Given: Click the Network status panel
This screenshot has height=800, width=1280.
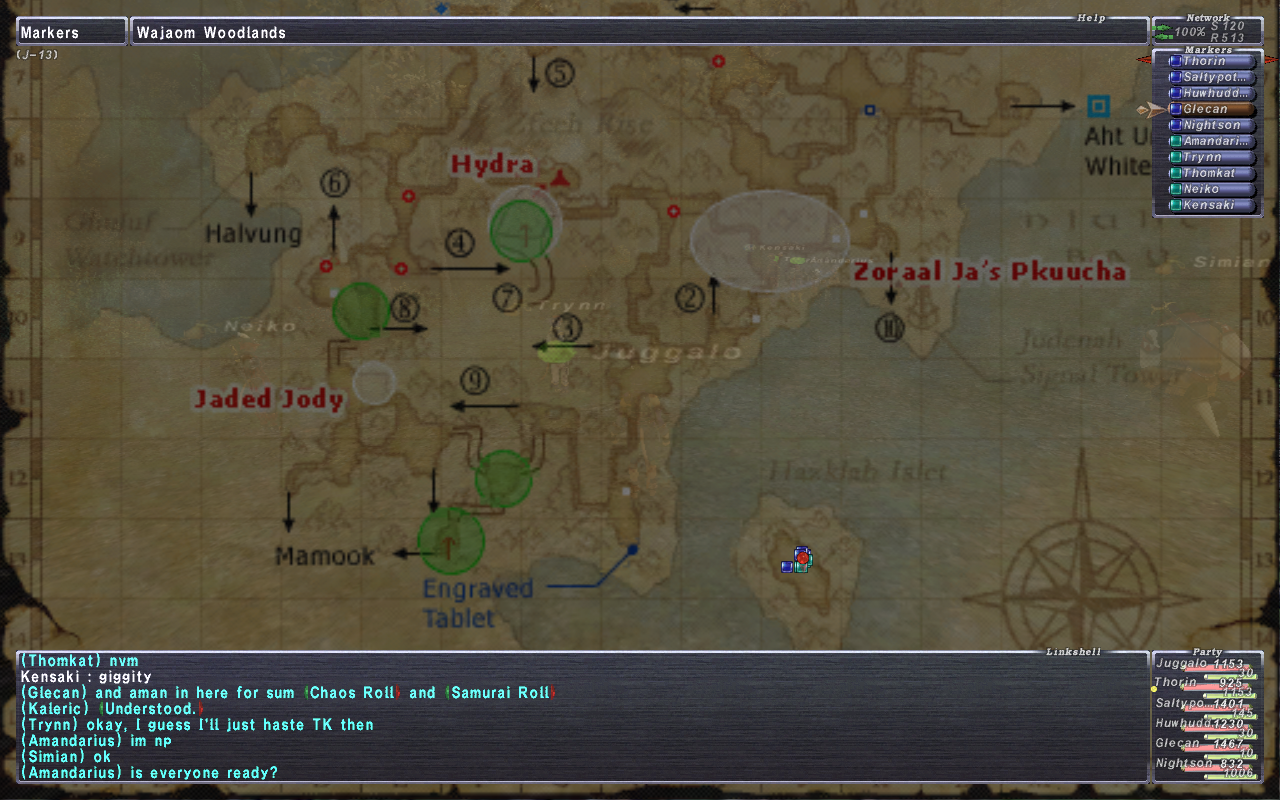Looking at the screenshot, I should (1207, 32).
